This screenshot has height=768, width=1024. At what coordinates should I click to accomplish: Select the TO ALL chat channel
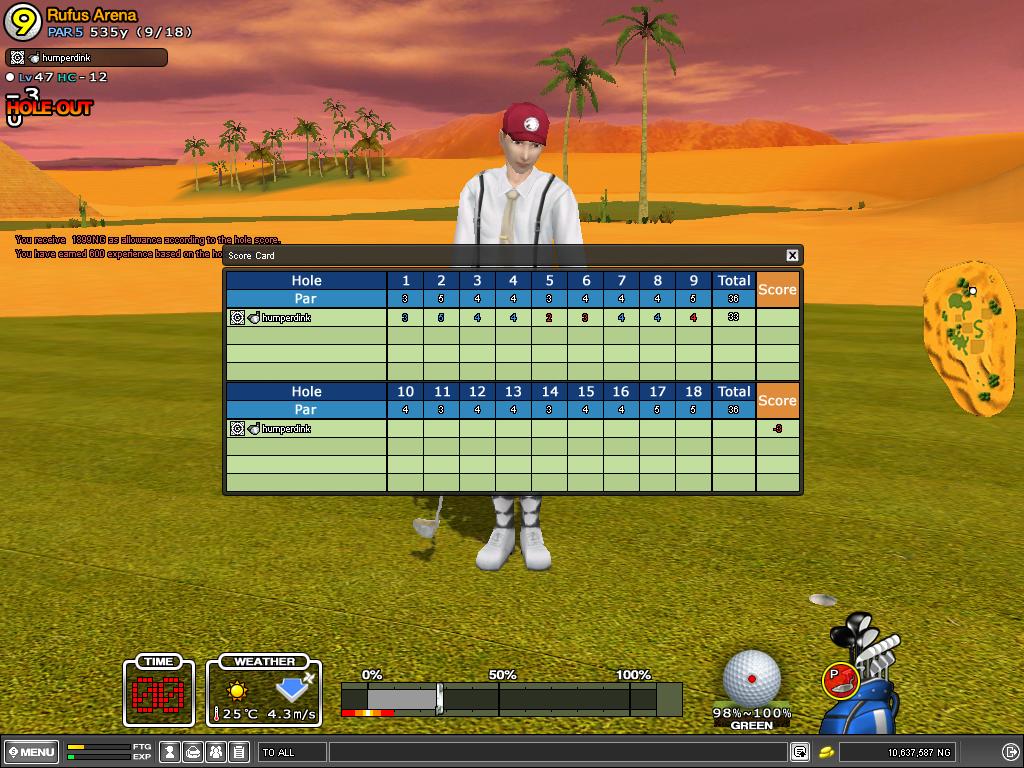point(292,752)
